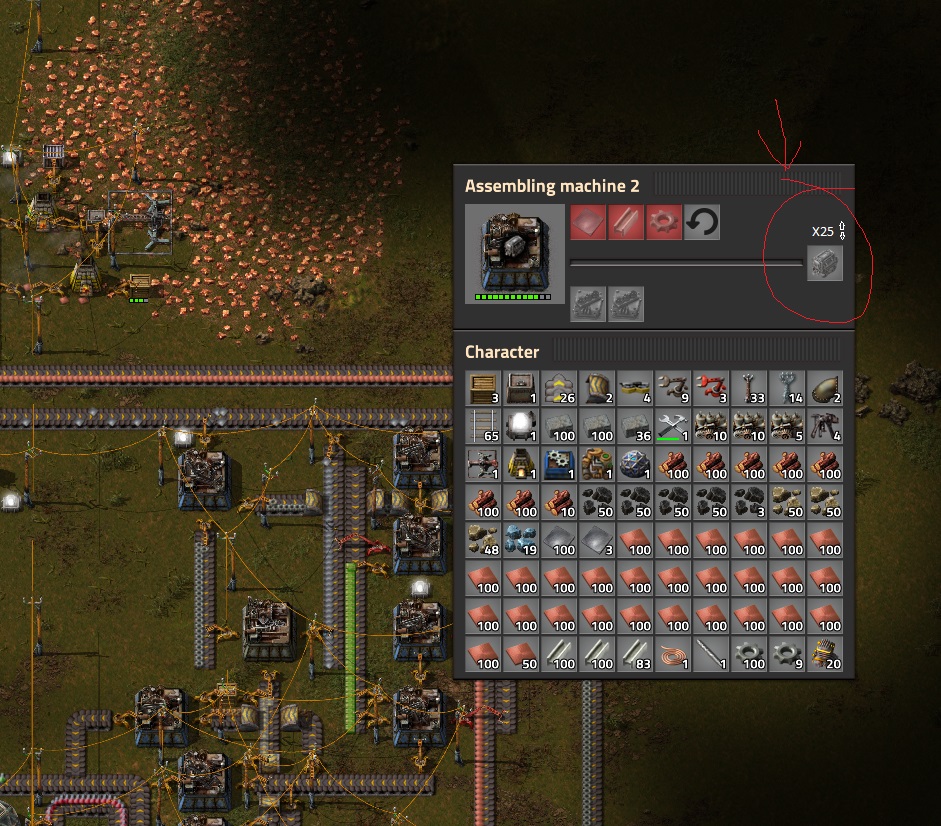The width and height of the screenshot is (941, 826).
Task: Select the iron stick ingredient slot
Action: 626,223
